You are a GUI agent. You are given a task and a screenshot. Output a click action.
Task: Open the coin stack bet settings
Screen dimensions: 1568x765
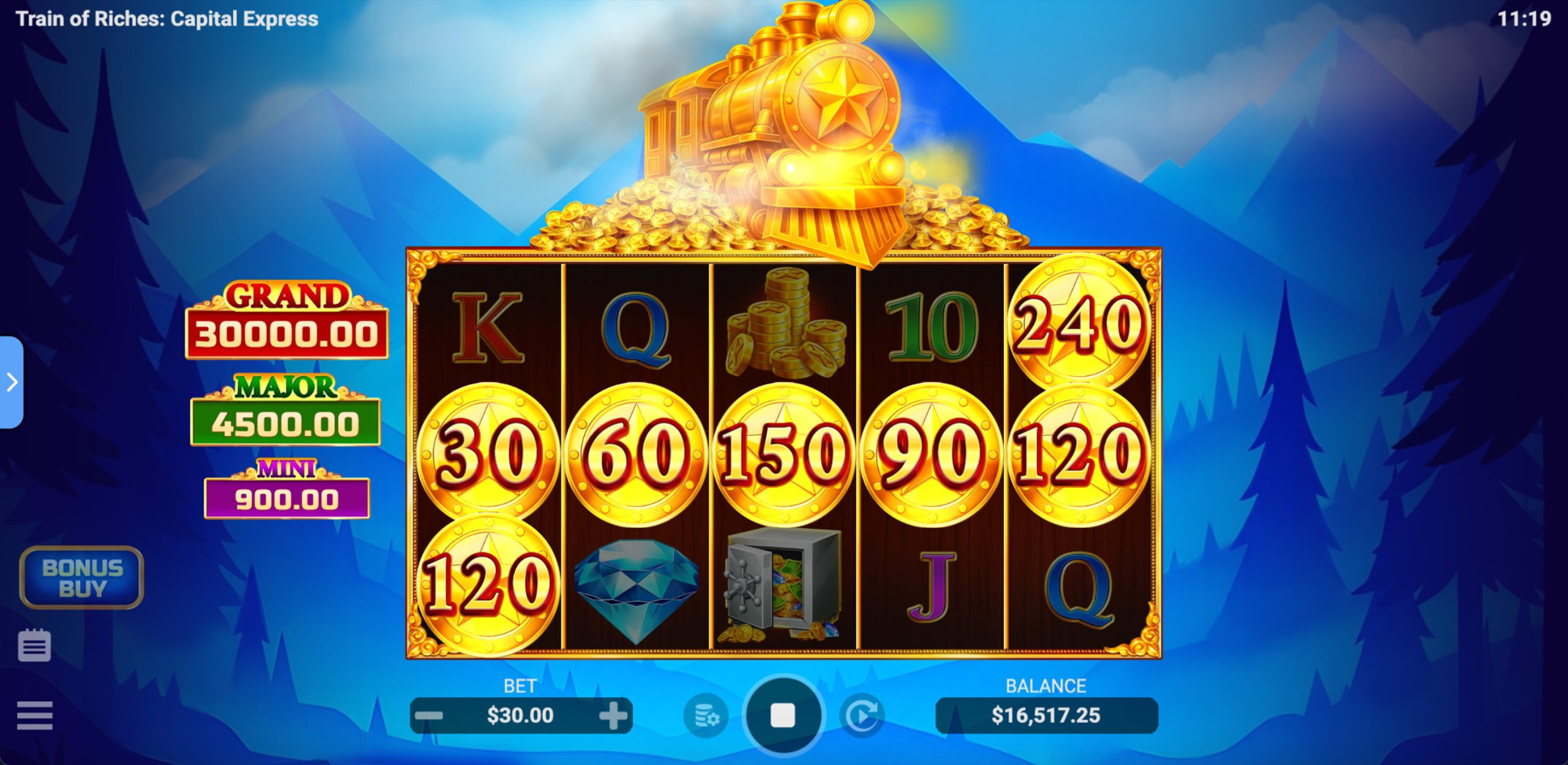click(x=706, y=715)
